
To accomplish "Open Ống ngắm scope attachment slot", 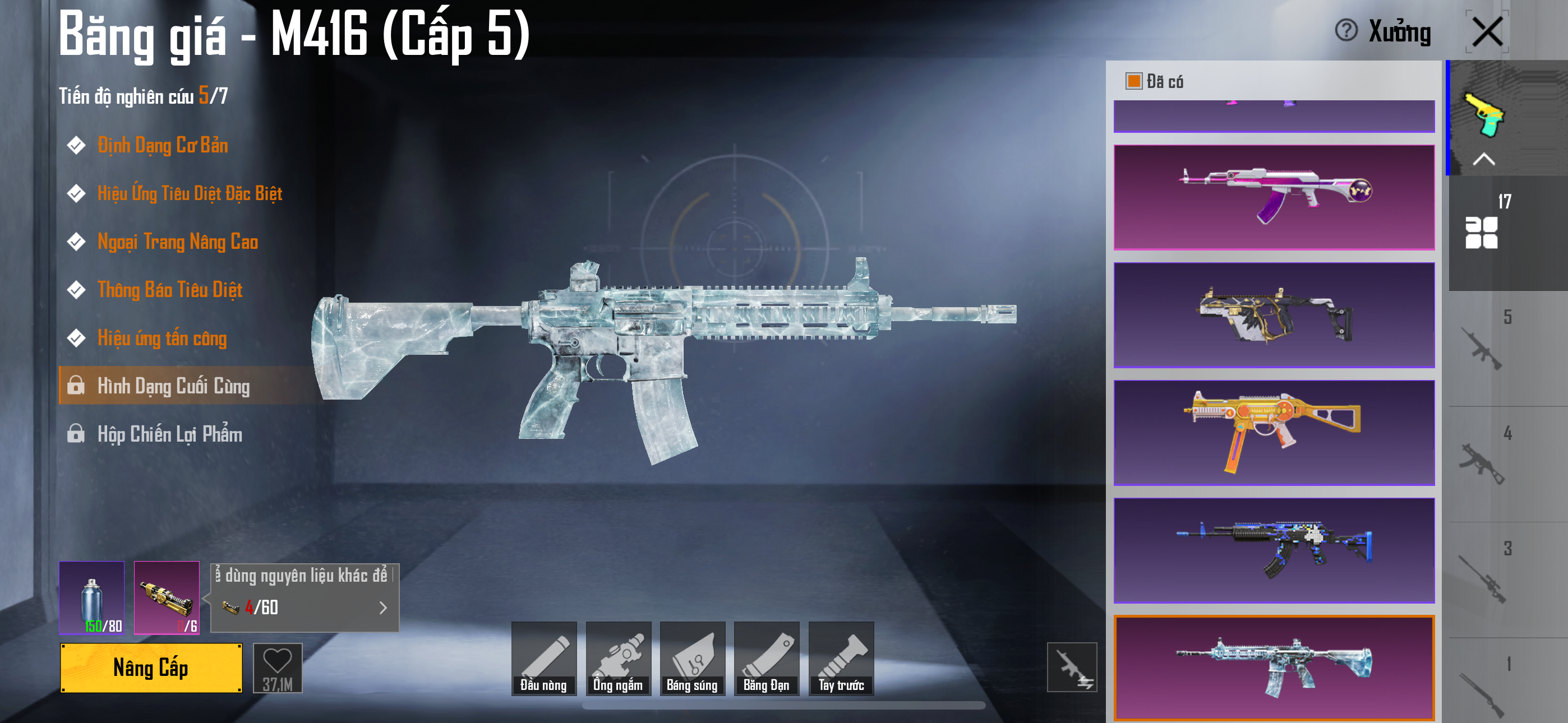I will pyautogui.click(x=618, y=659).
